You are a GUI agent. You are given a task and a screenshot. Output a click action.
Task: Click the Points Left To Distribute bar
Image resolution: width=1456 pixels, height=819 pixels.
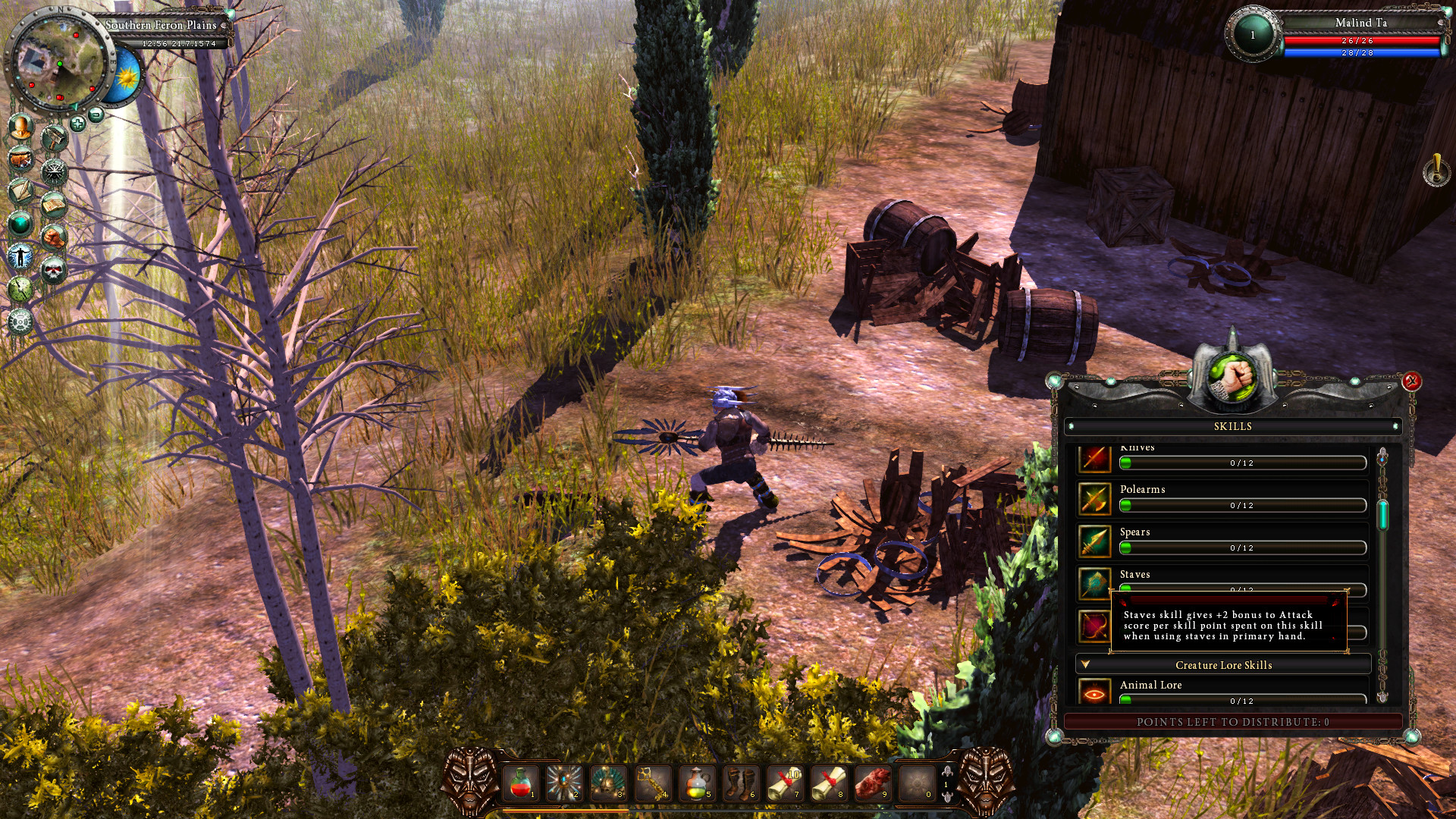1232,723
